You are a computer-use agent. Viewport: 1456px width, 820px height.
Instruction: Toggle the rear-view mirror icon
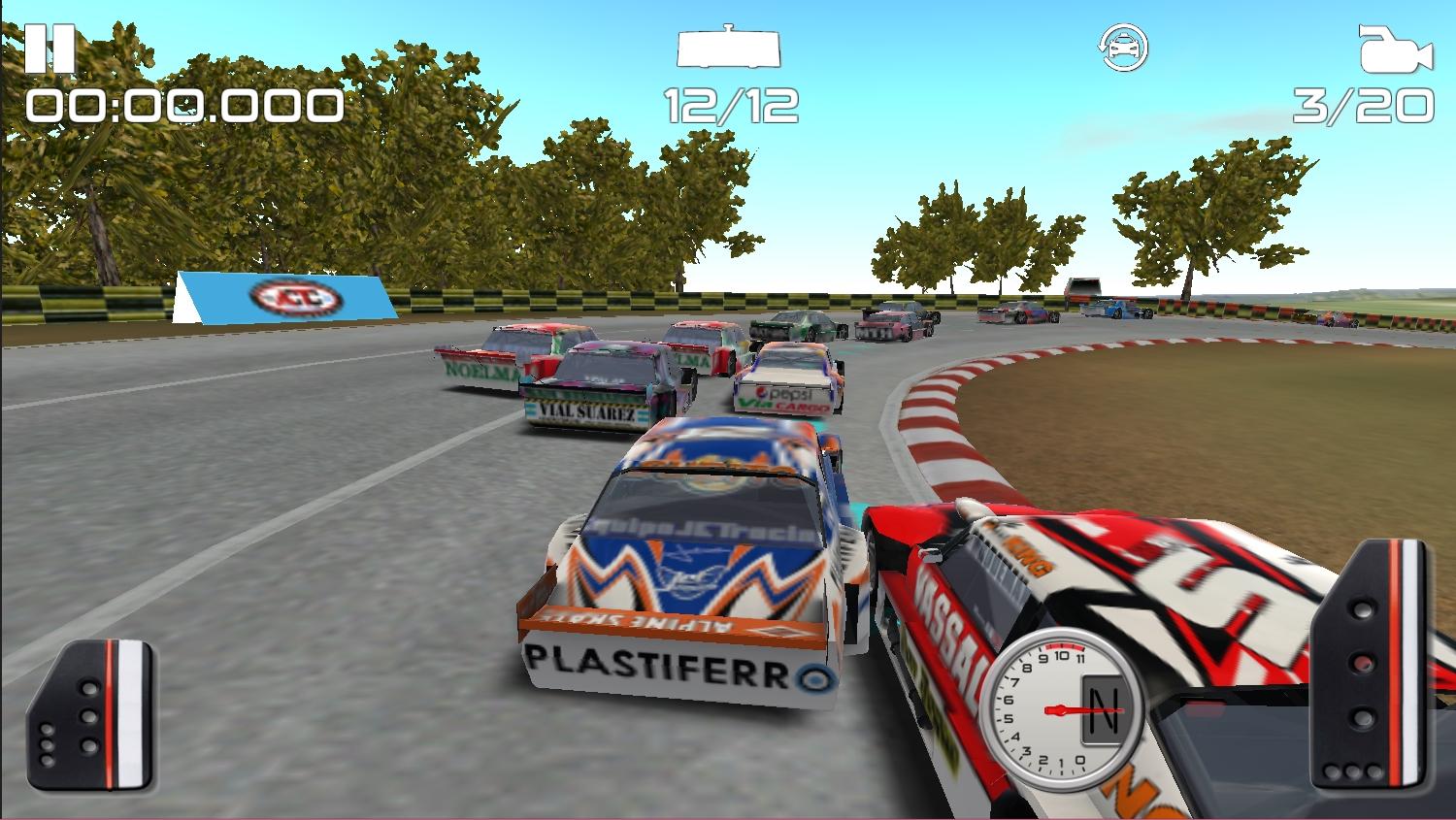729,49
